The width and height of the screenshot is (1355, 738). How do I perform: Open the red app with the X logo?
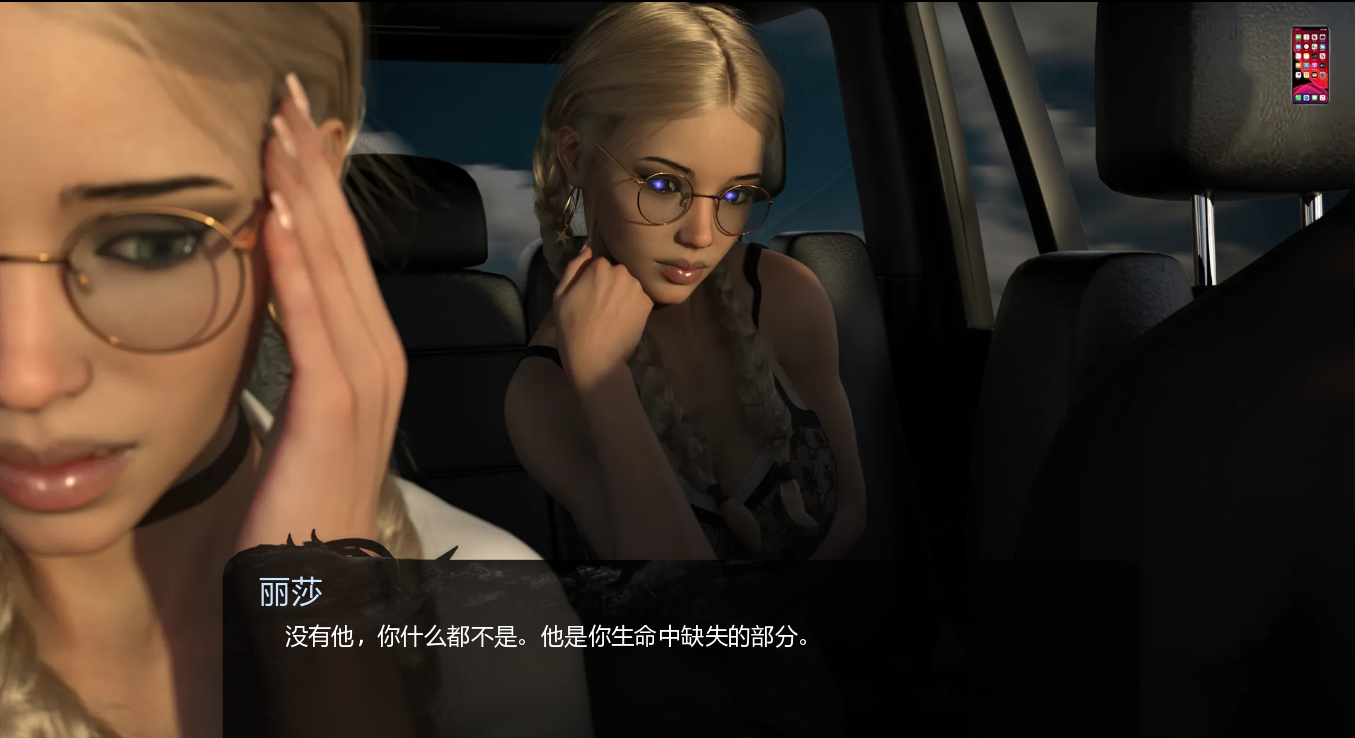click(x=1322, y=56)
